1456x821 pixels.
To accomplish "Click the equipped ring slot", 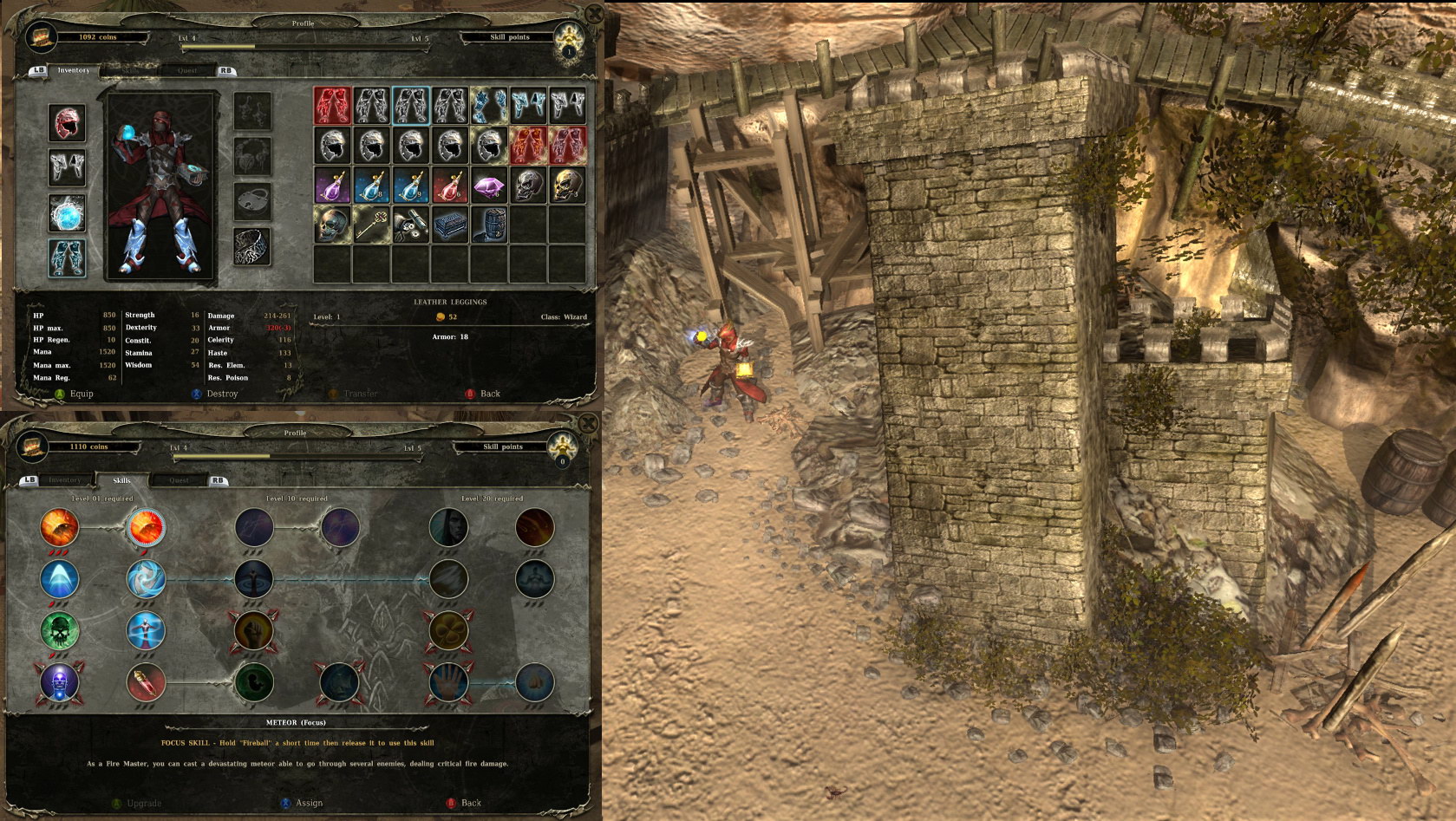I will coord(252,246).
